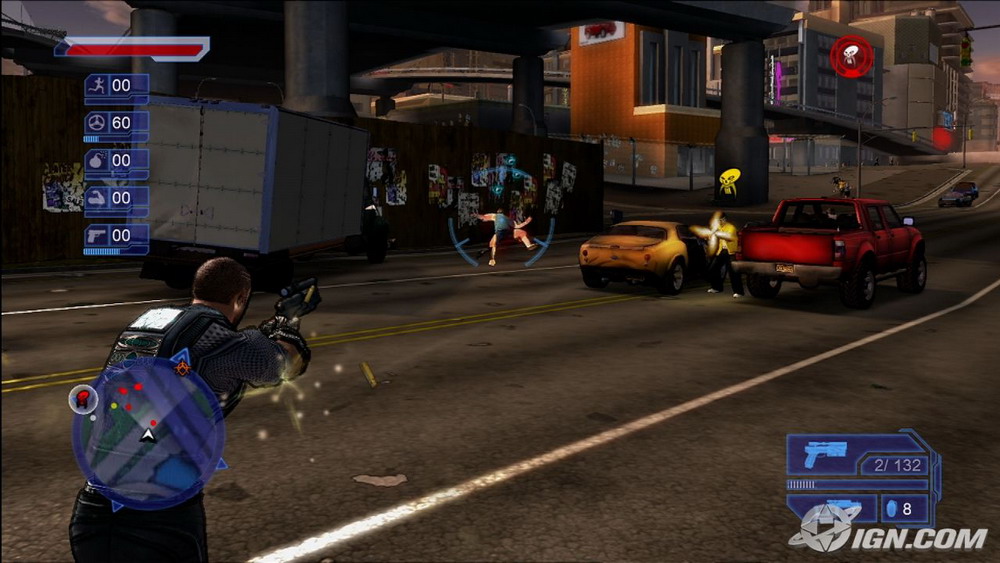Click the IGN.COM watermark logo
The height and width of the screenshot is (563, 1000).
[x=890, y=535]
